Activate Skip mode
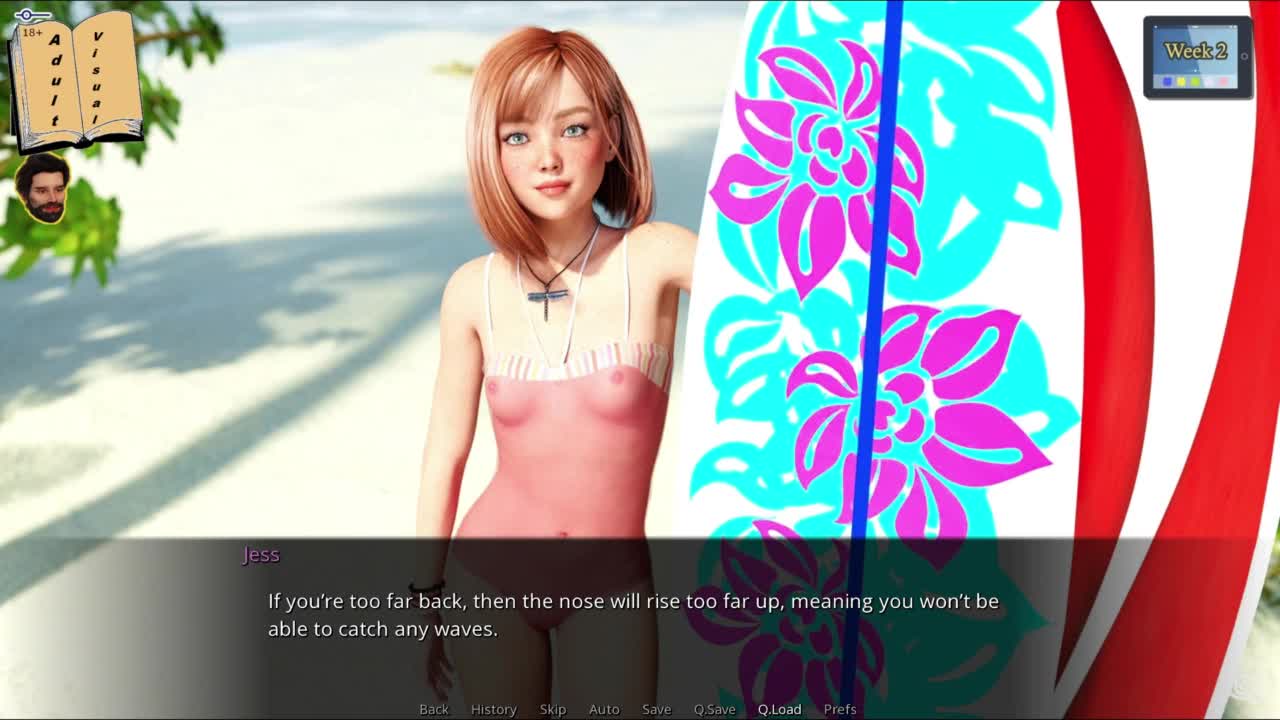The width and height of the screenshot is (1280, 720). [553, 709]
